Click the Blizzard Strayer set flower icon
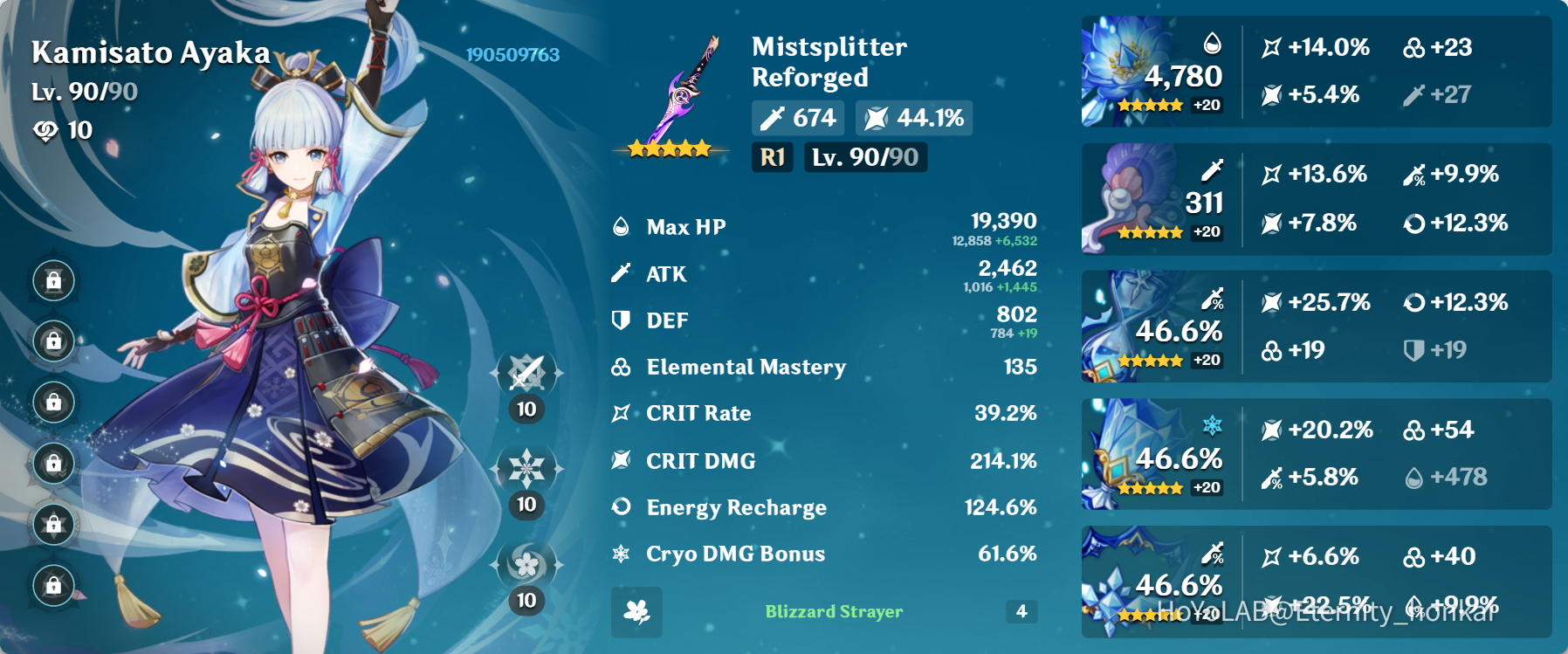Viewport: 1568px width, 654px height. click(636, 612)
